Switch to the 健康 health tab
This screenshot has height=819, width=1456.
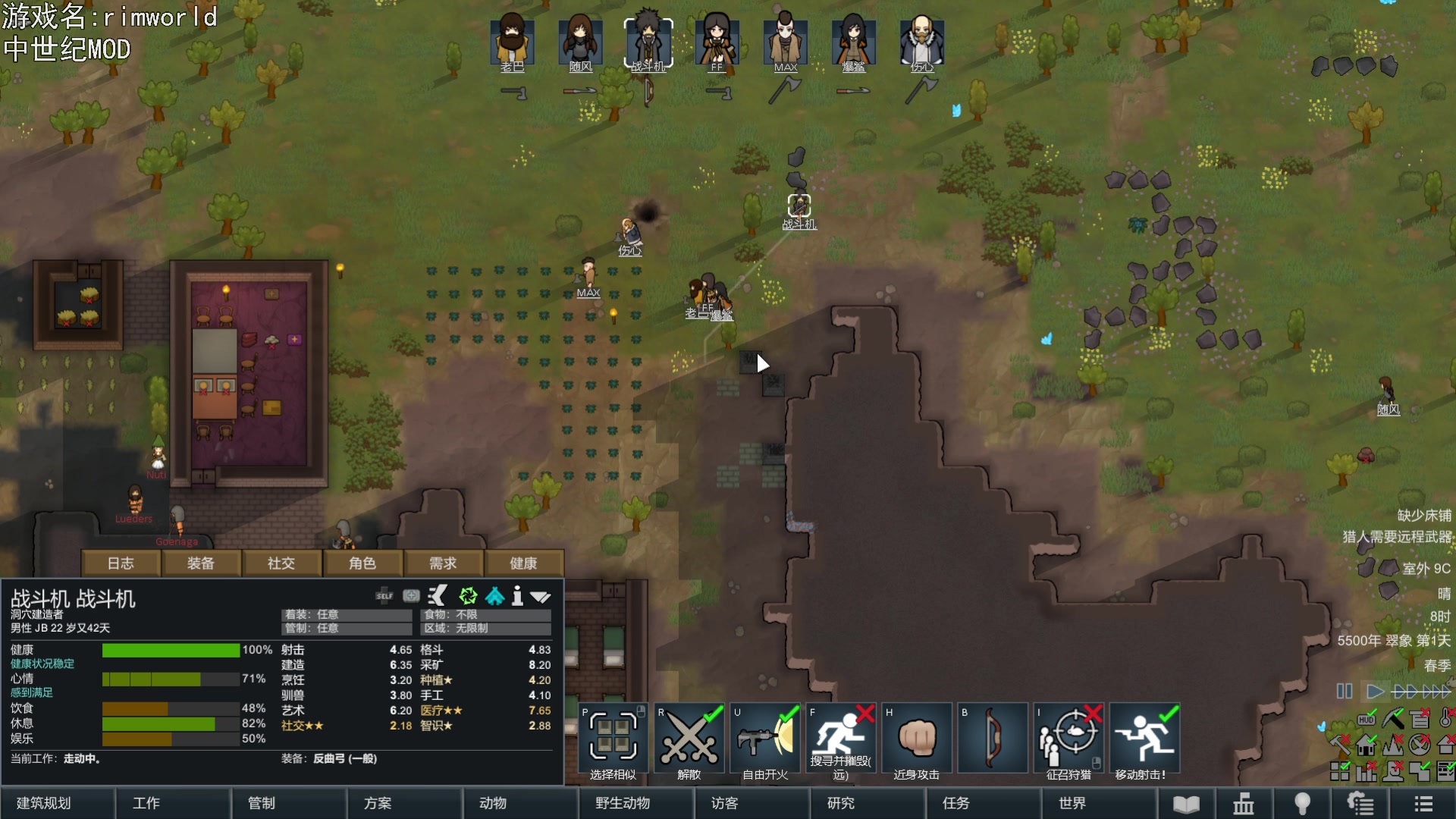tap(523, 563)
